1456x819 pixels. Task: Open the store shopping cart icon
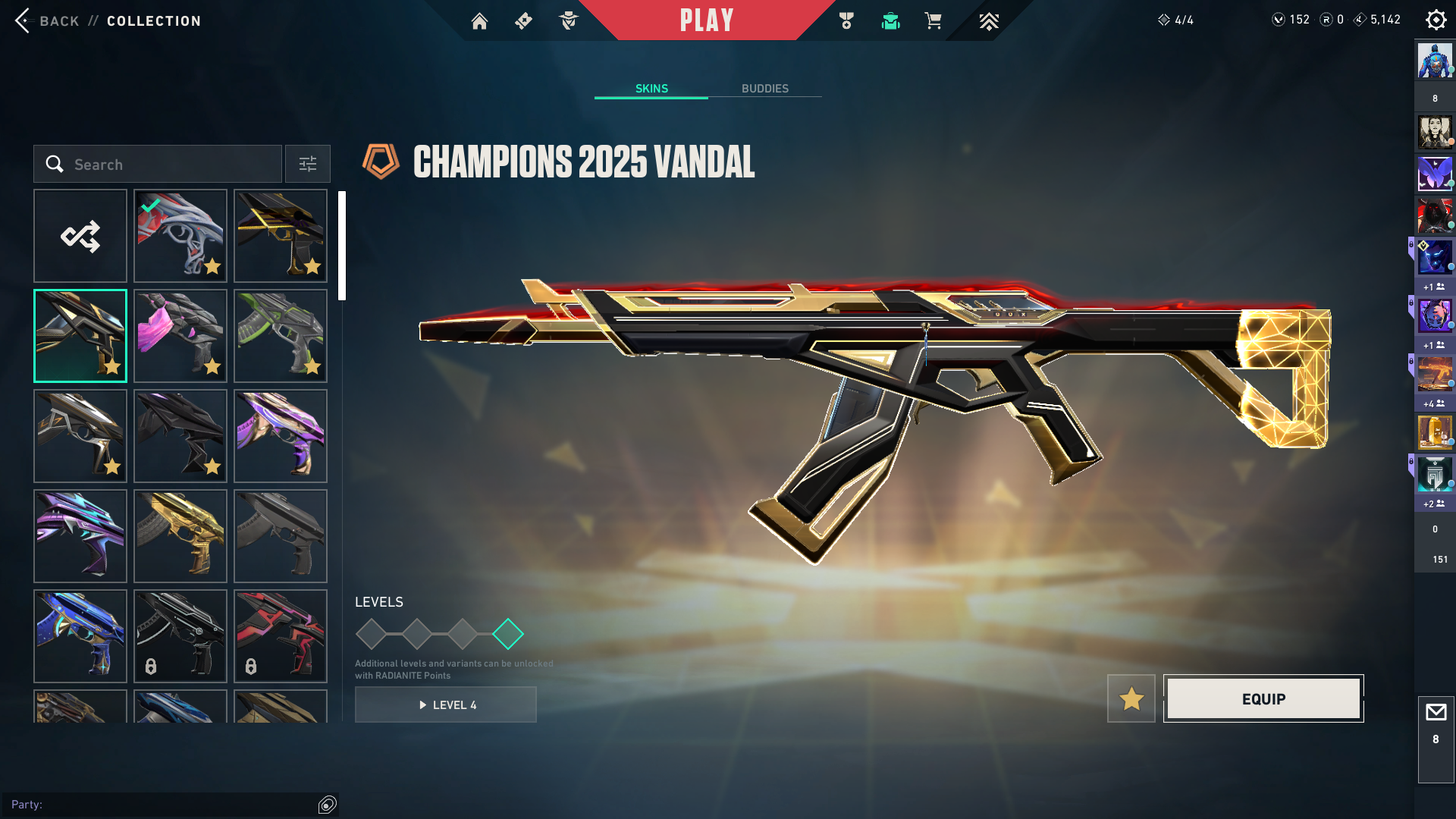point(933,21)
